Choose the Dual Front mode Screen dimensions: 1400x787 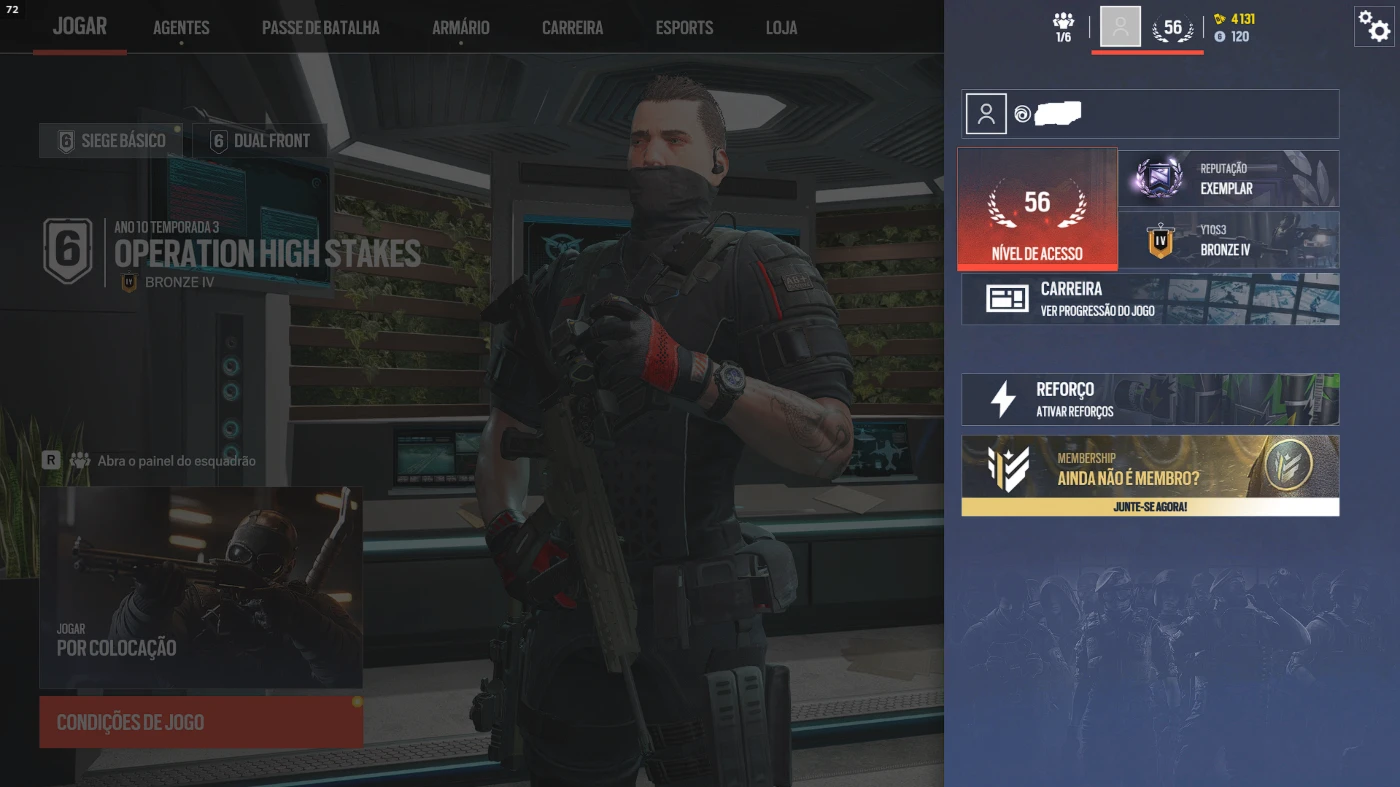click(260, 141)
